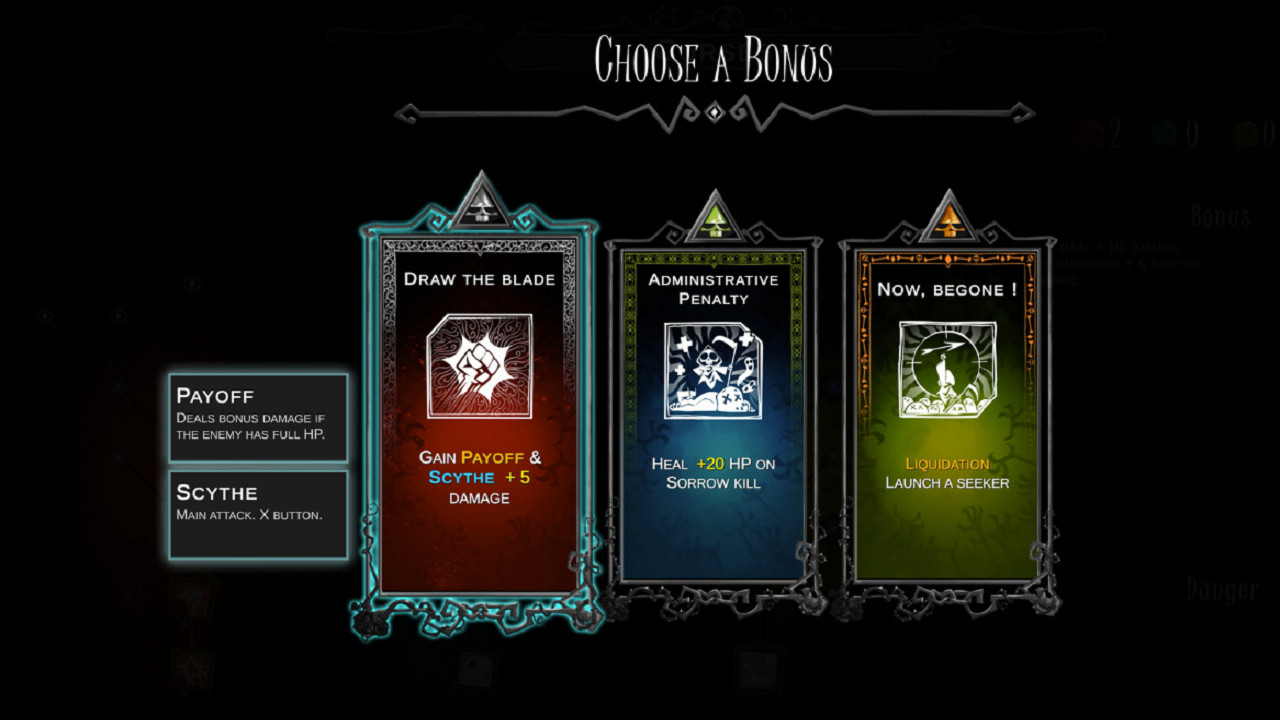
Task: Select the red currency icon in top-right corner
Action: tap(1090, 132)
